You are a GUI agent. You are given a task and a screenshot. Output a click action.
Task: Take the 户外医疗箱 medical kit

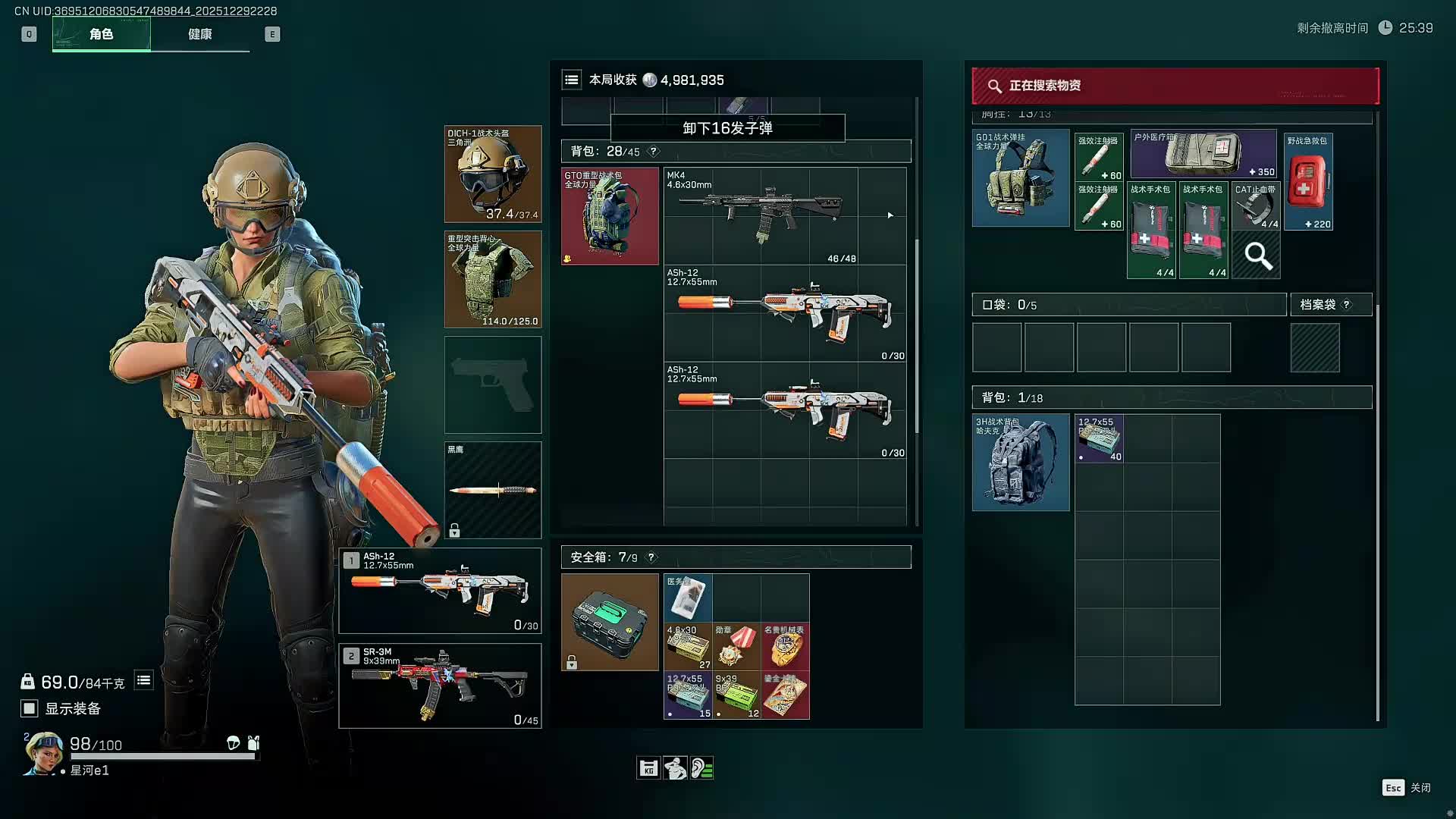coord(1203,154)
